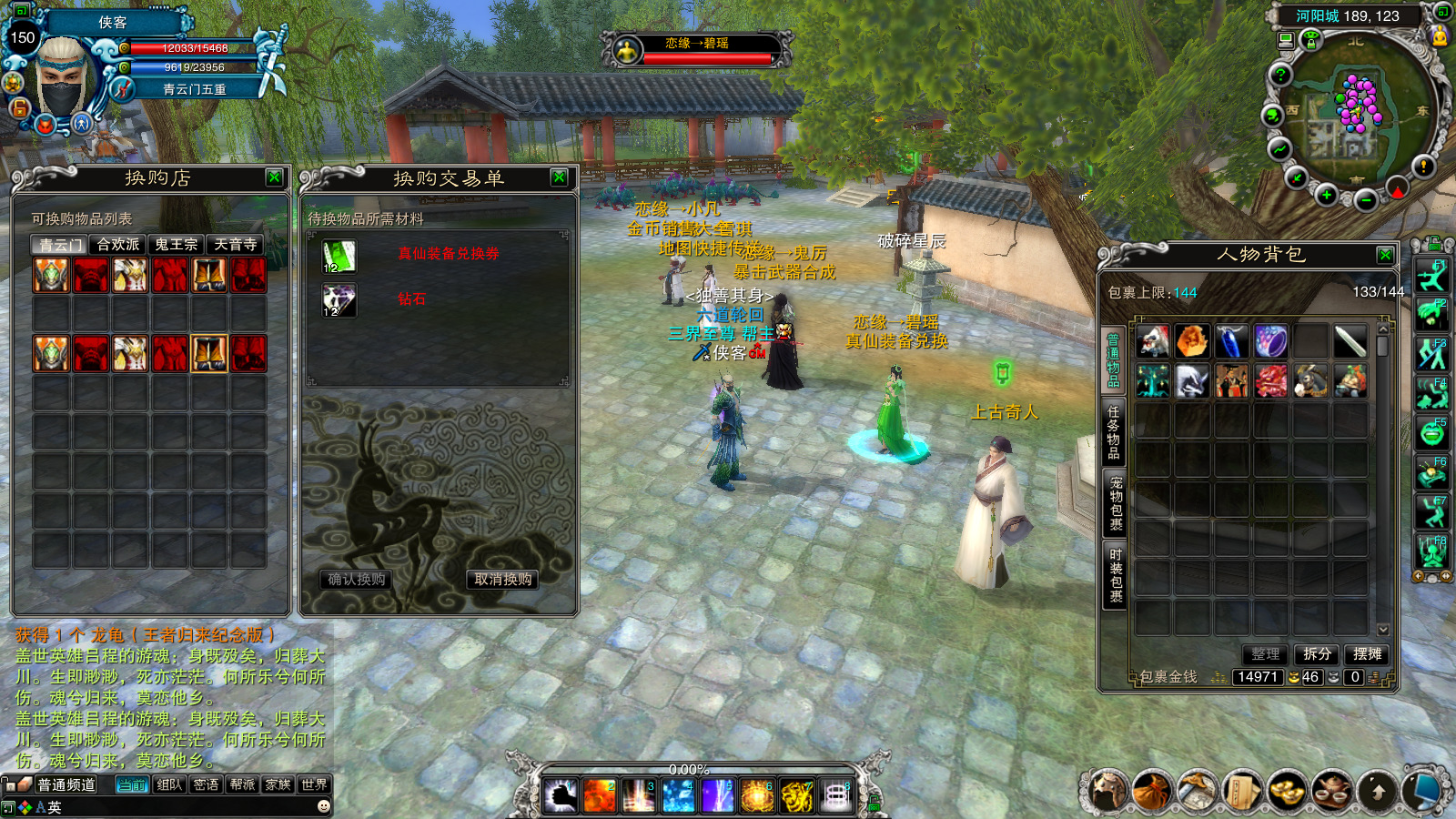Close the 人物背包 inventory window

pyautogui.click(x=1385, y=255)
